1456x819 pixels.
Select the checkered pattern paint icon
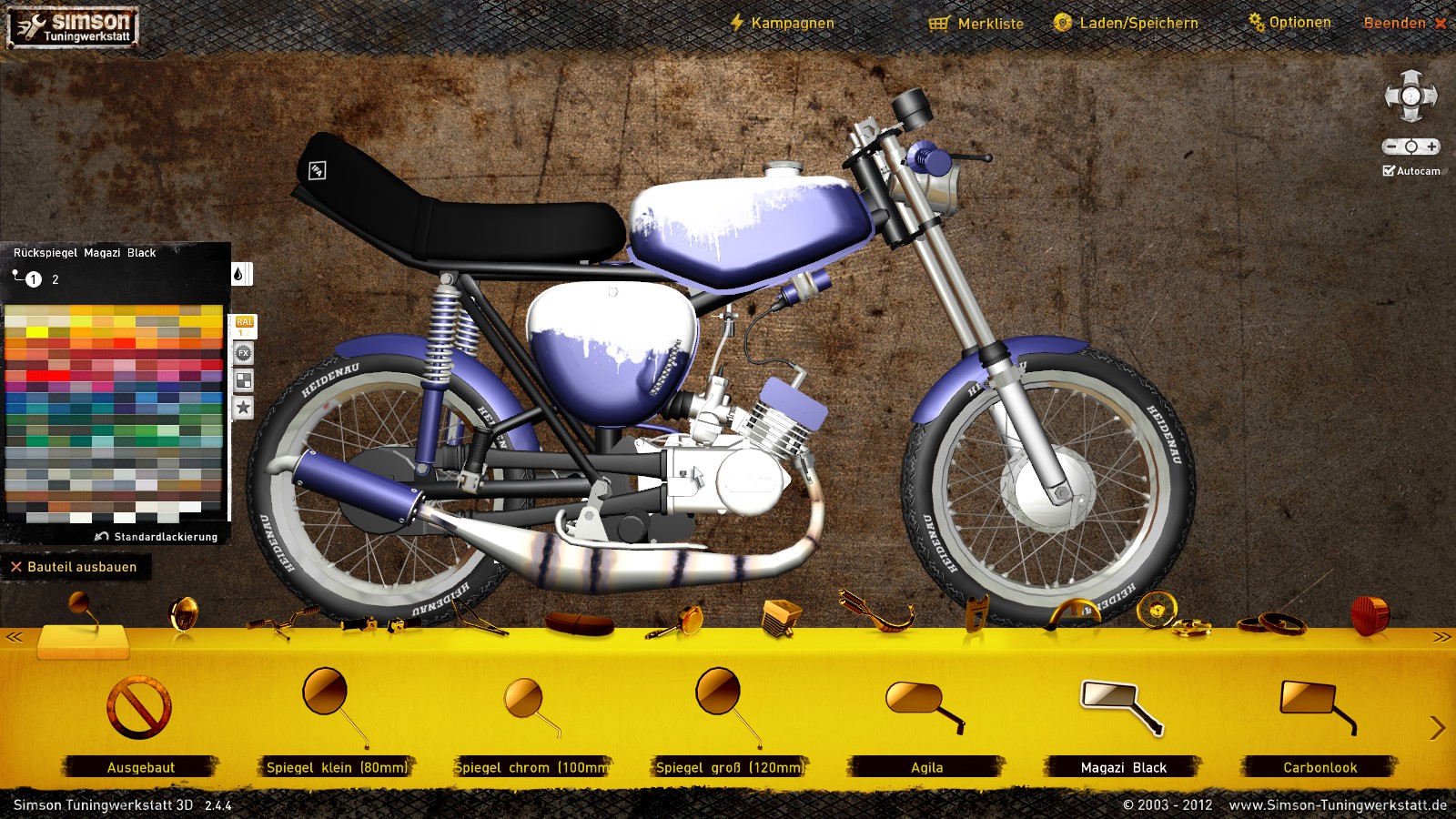pyautogui.click(x=243, y=379)
